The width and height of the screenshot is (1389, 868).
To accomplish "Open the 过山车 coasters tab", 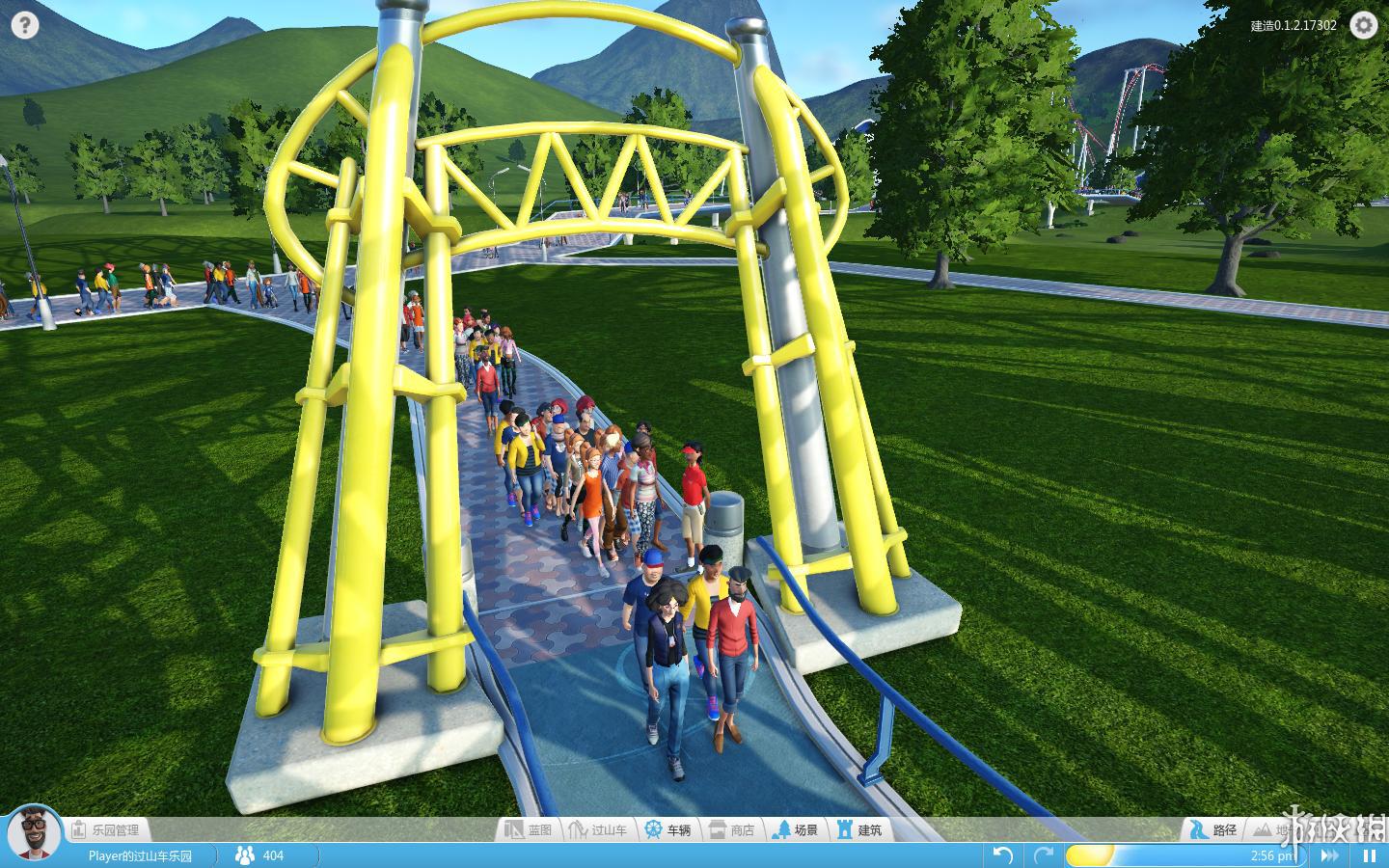I will 599,829.
